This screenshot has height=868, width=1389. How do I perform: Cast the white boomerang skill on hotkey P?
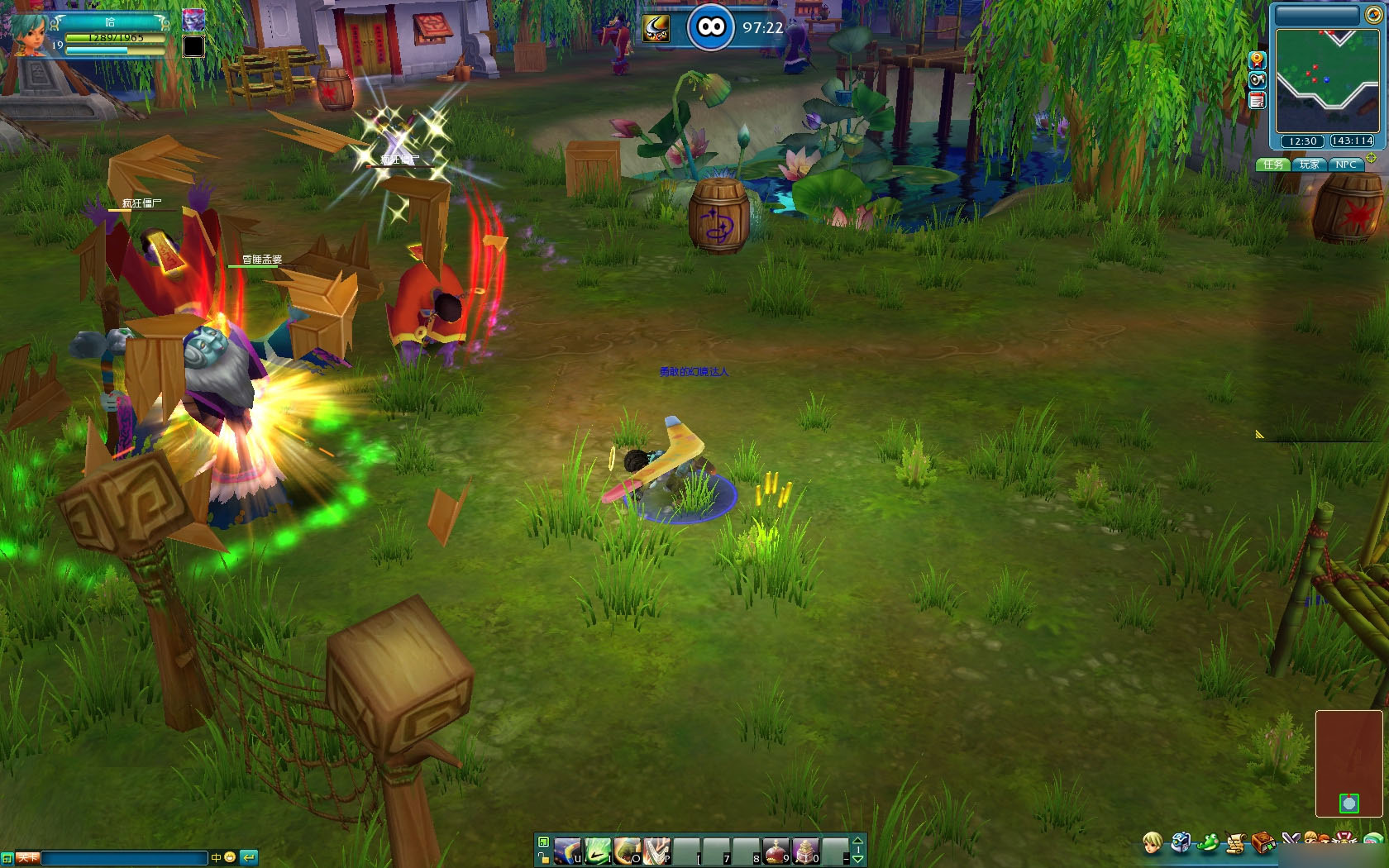(x=656, y=850)
